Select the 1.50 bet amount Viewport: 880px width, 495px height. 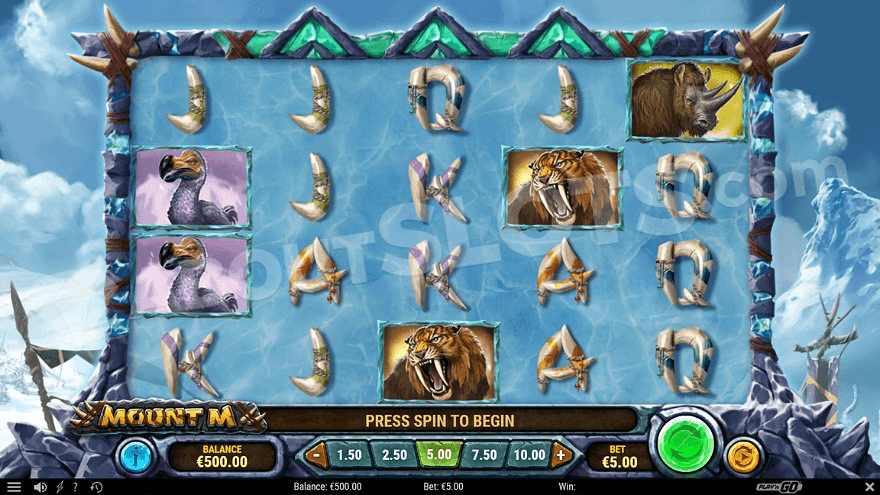pyautogui.click(x=349, y=455)
